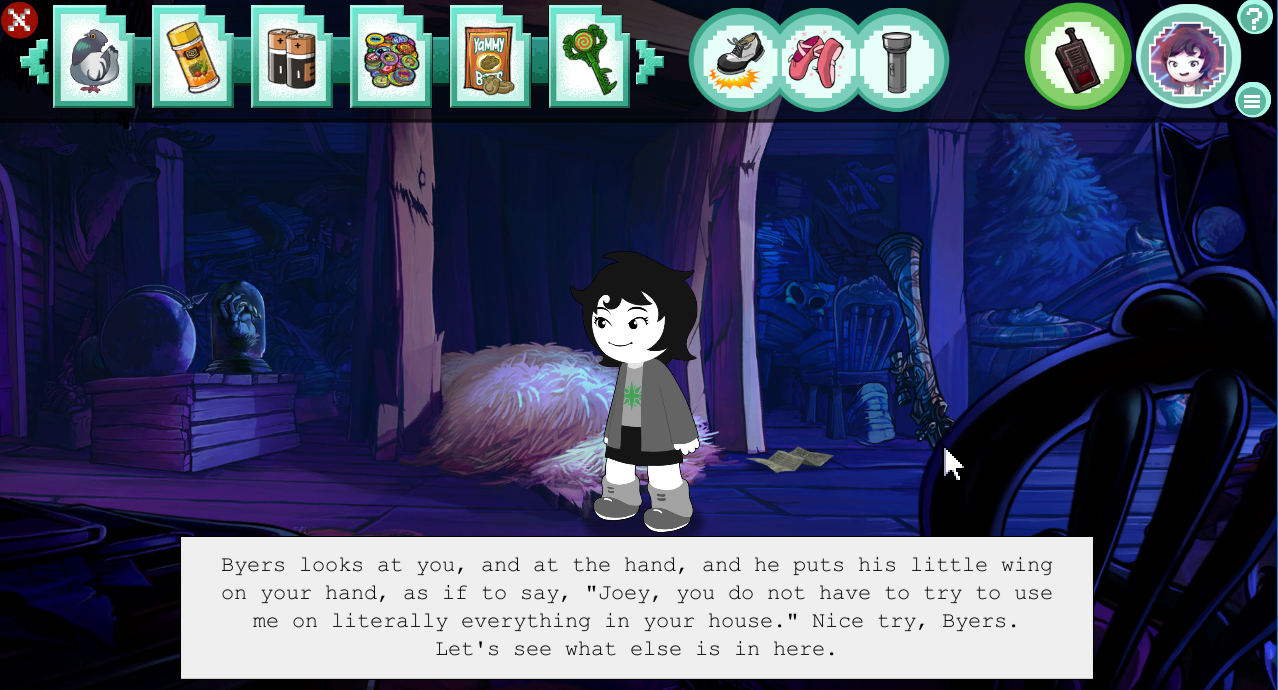1278x690 pixels.
Task: Select the Yammy snack bag item
Action: 489,58
